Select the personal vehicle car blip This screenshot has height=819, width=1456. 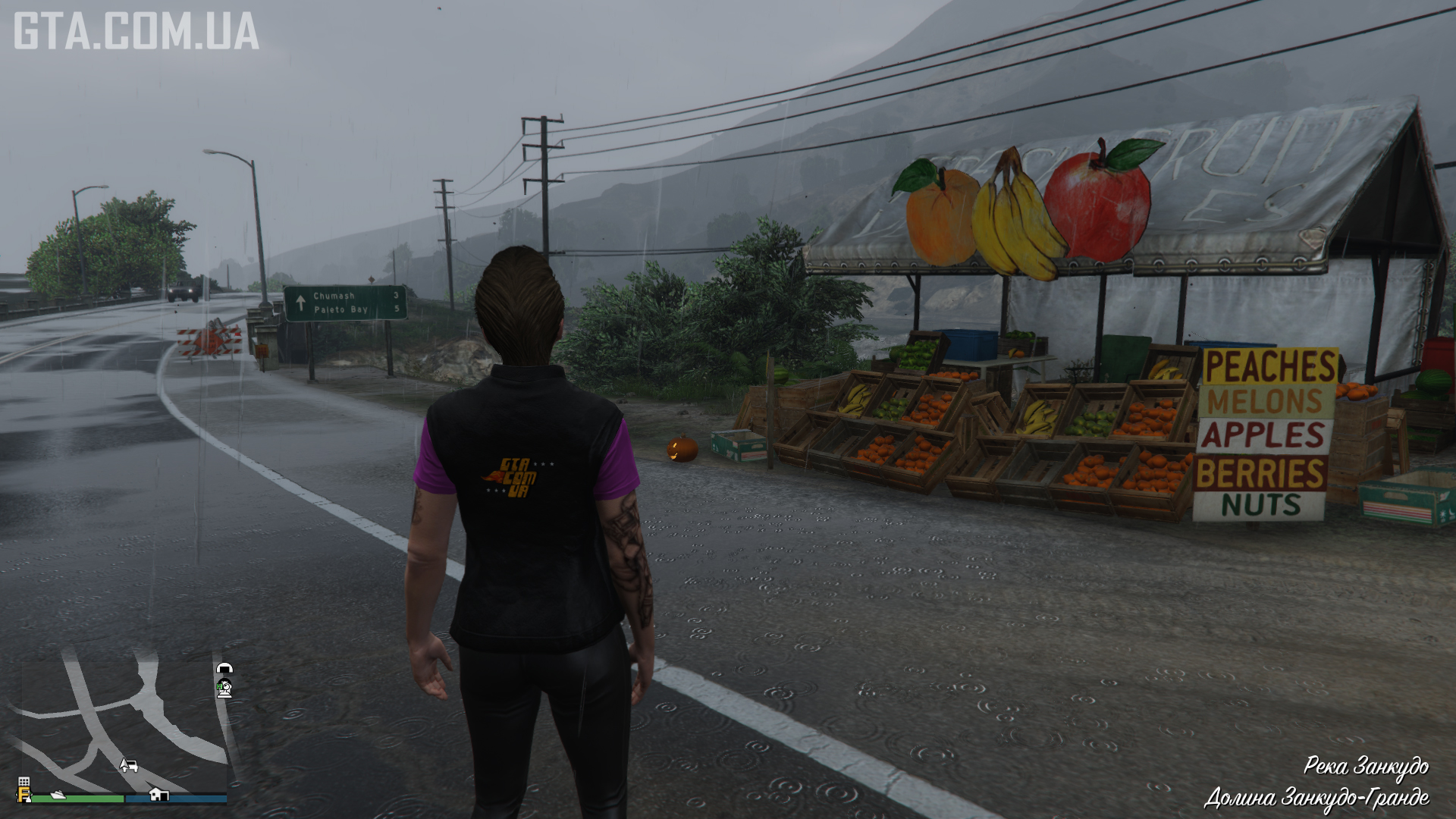tap(128, 765)
